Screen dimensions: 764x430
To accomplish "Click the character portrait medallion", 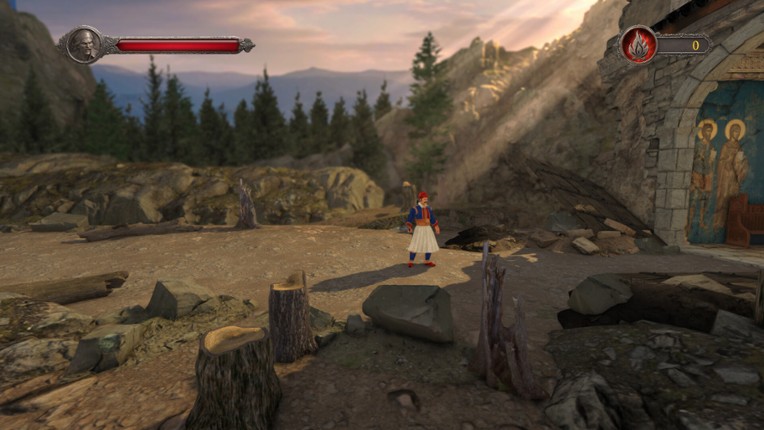I will [x=84, y=45].
